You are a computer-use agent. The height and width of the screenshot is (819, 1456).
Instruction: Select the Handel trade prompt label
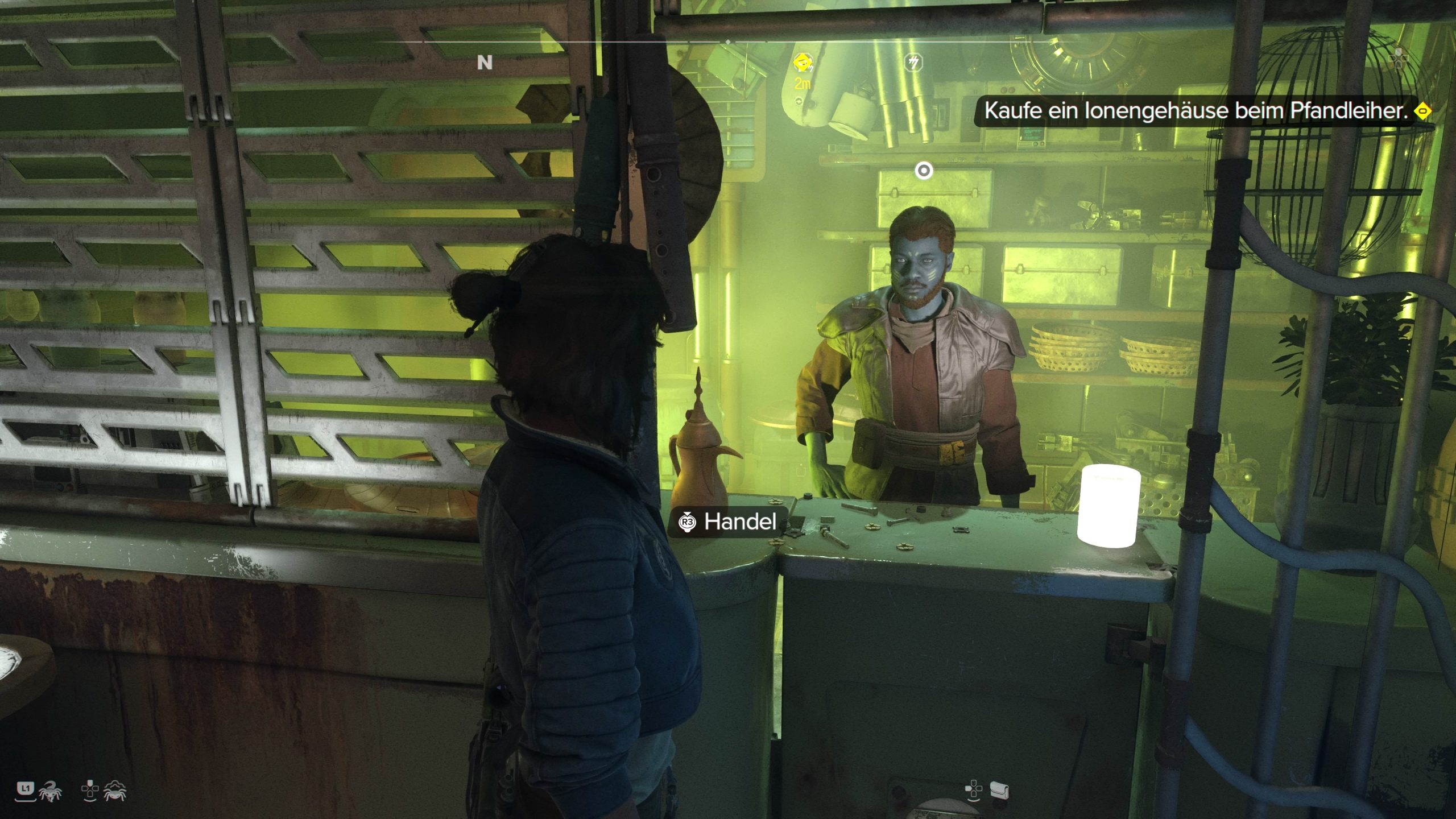(739, 522)
